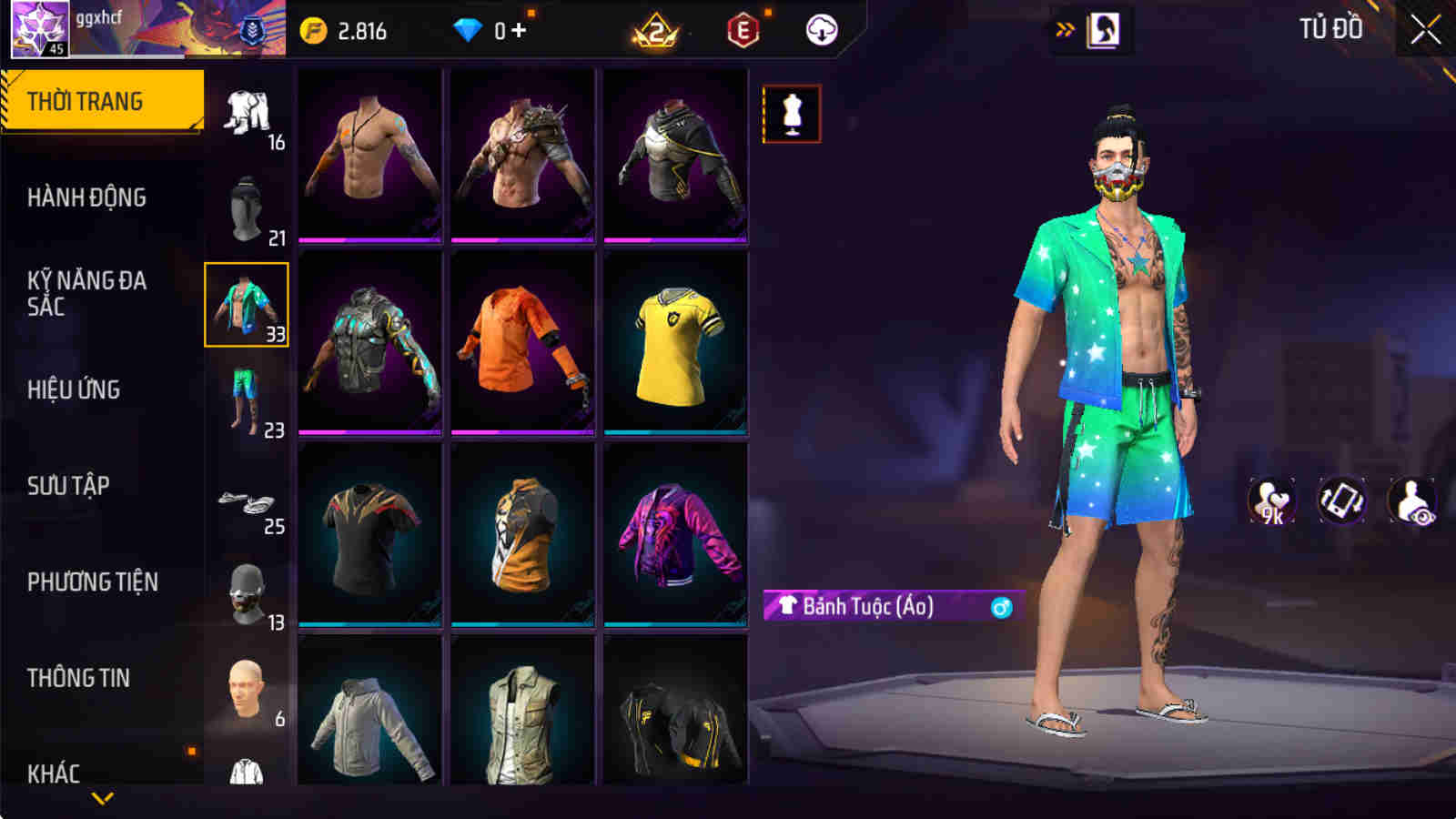Open the wardrobe card icon beside the arrows

tap(1104, 28)
